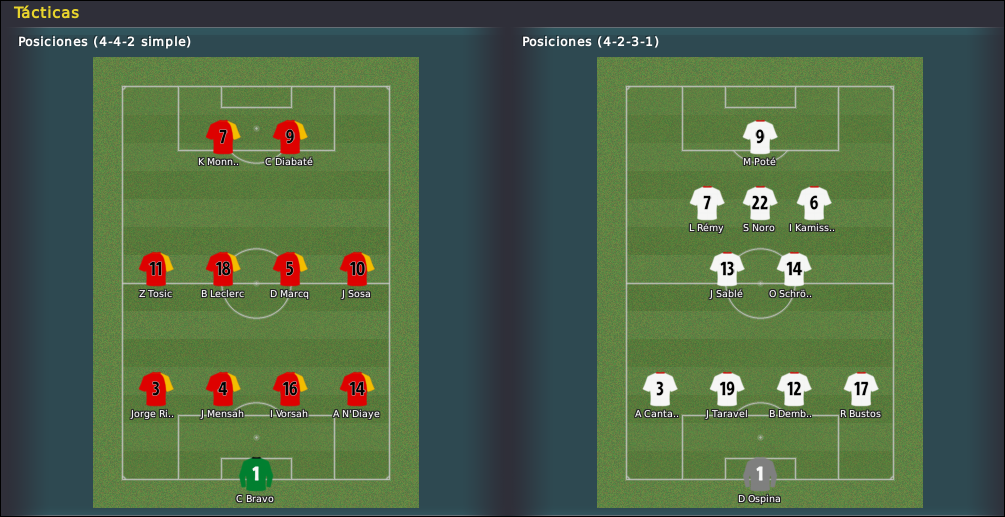Screen dimensions: 1005x517
Task: Select B Leclerc number 18 shirt
Action: pyautogui.click(x=222, y=269)
